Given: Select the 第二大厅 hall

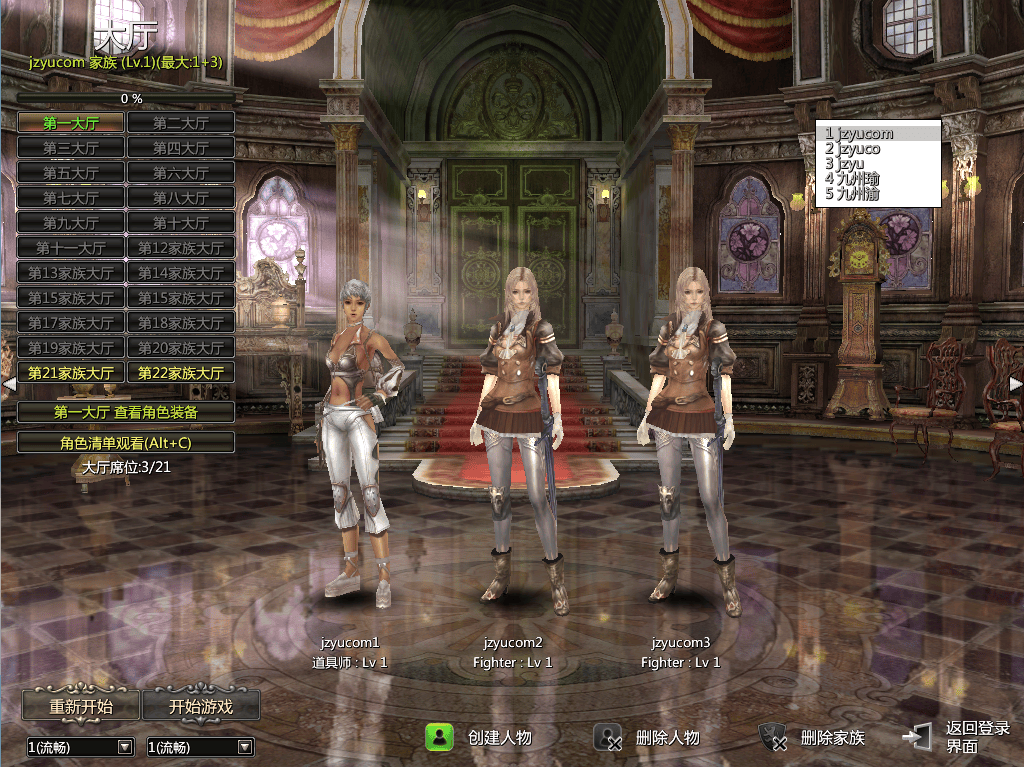Looking at the screenshot, I should click(x=181, y=123).
